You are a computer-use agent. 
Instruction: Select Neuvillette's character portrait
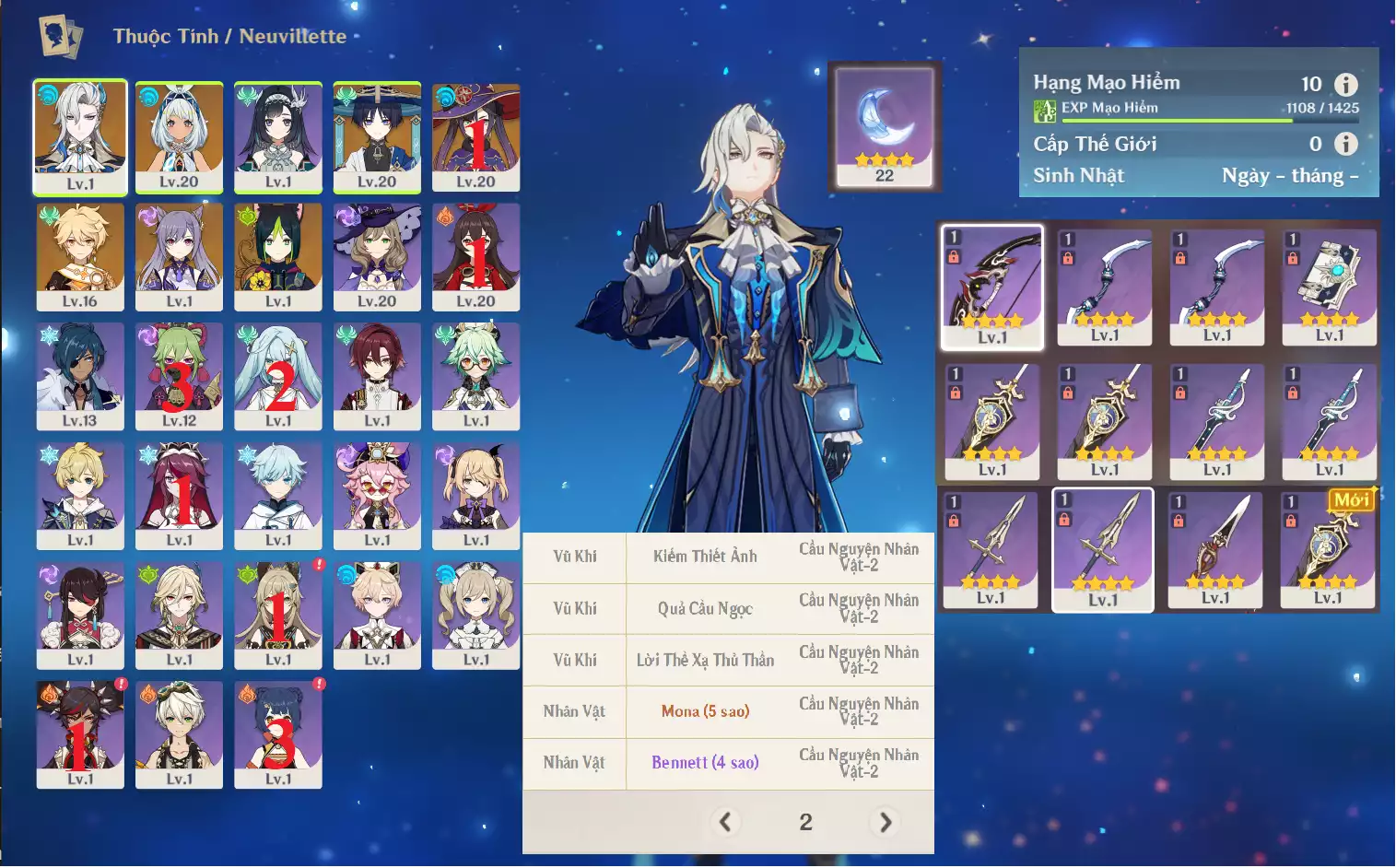click(80, 136)
